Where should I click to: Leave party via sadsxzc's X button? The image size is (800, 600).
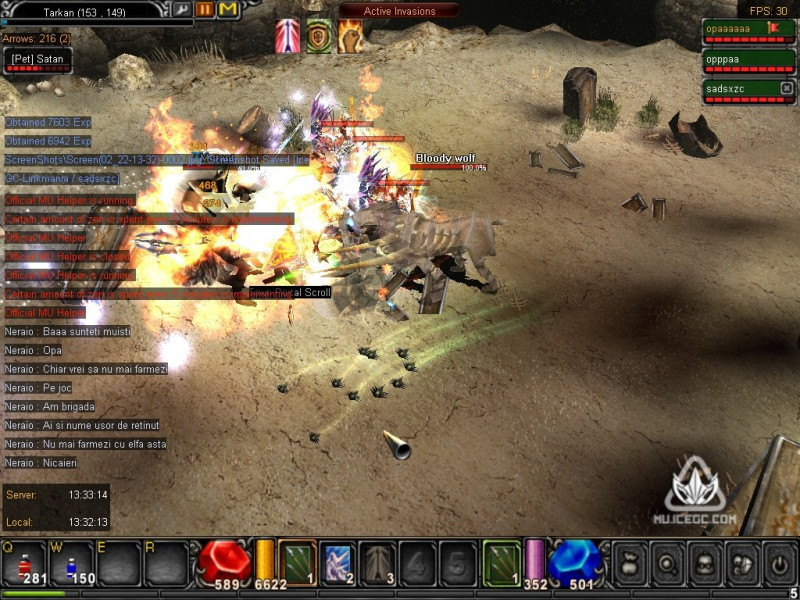tap(786, 89)
